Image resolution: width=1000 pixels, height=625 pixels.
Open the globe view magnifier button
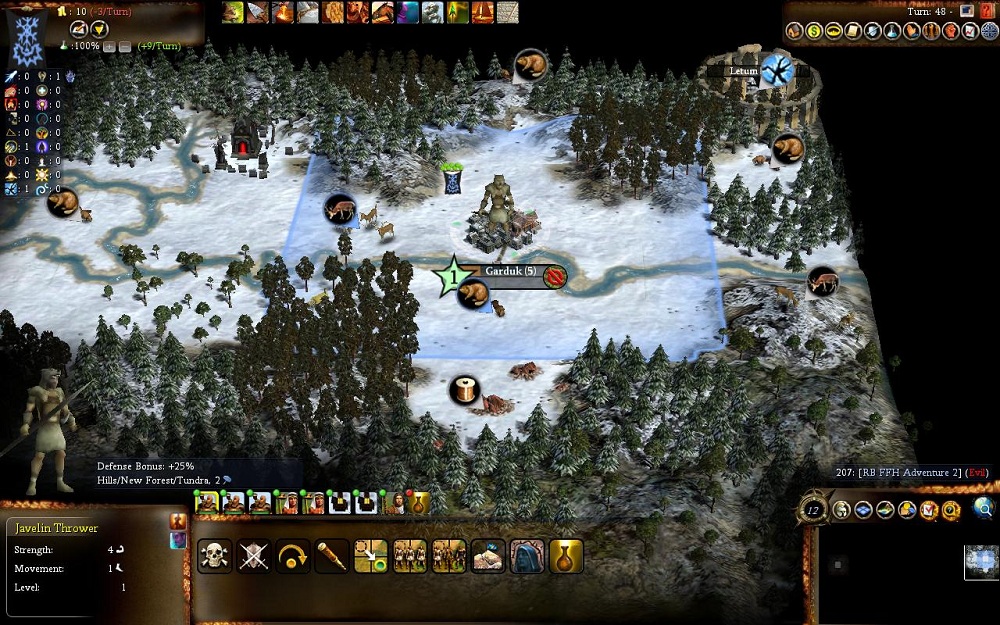tap(984, 508)
